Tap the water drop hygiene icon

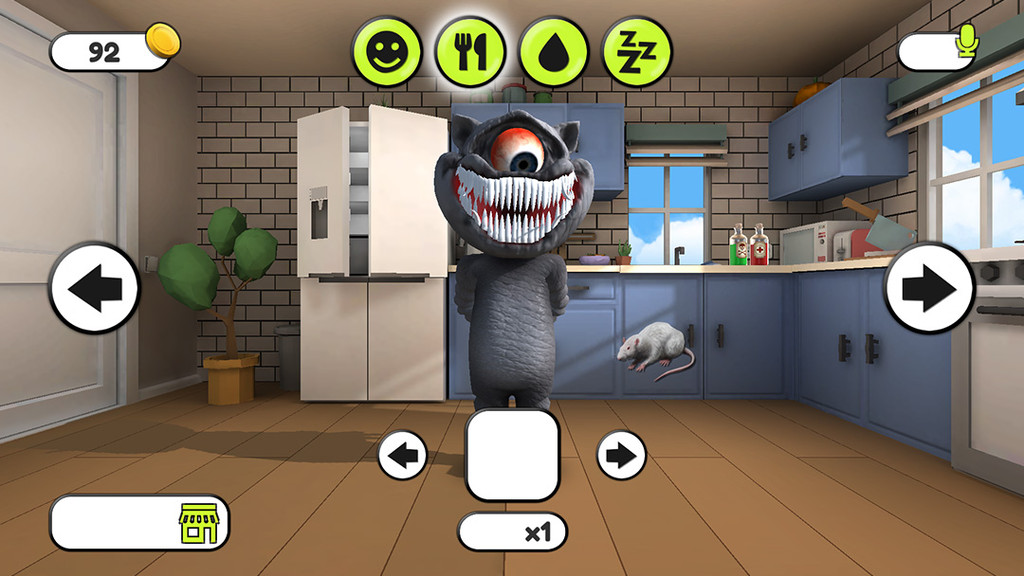pyautogui.click(x=553, y=52)
